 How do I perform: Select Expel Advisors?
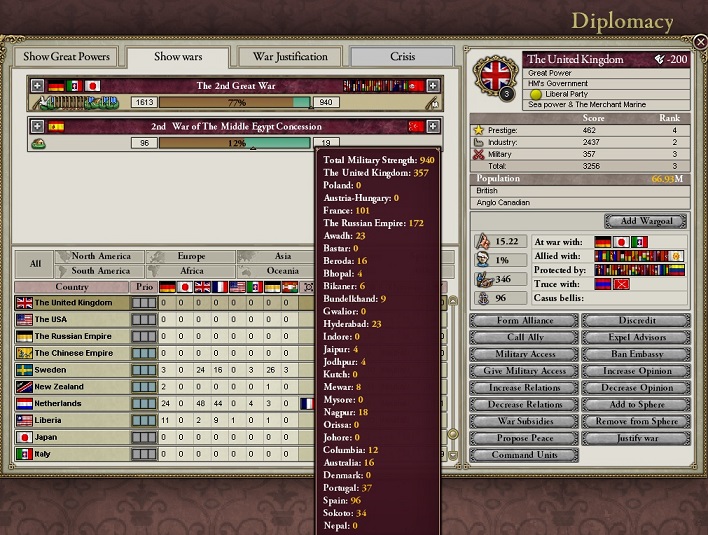click(x=636, y=337)
